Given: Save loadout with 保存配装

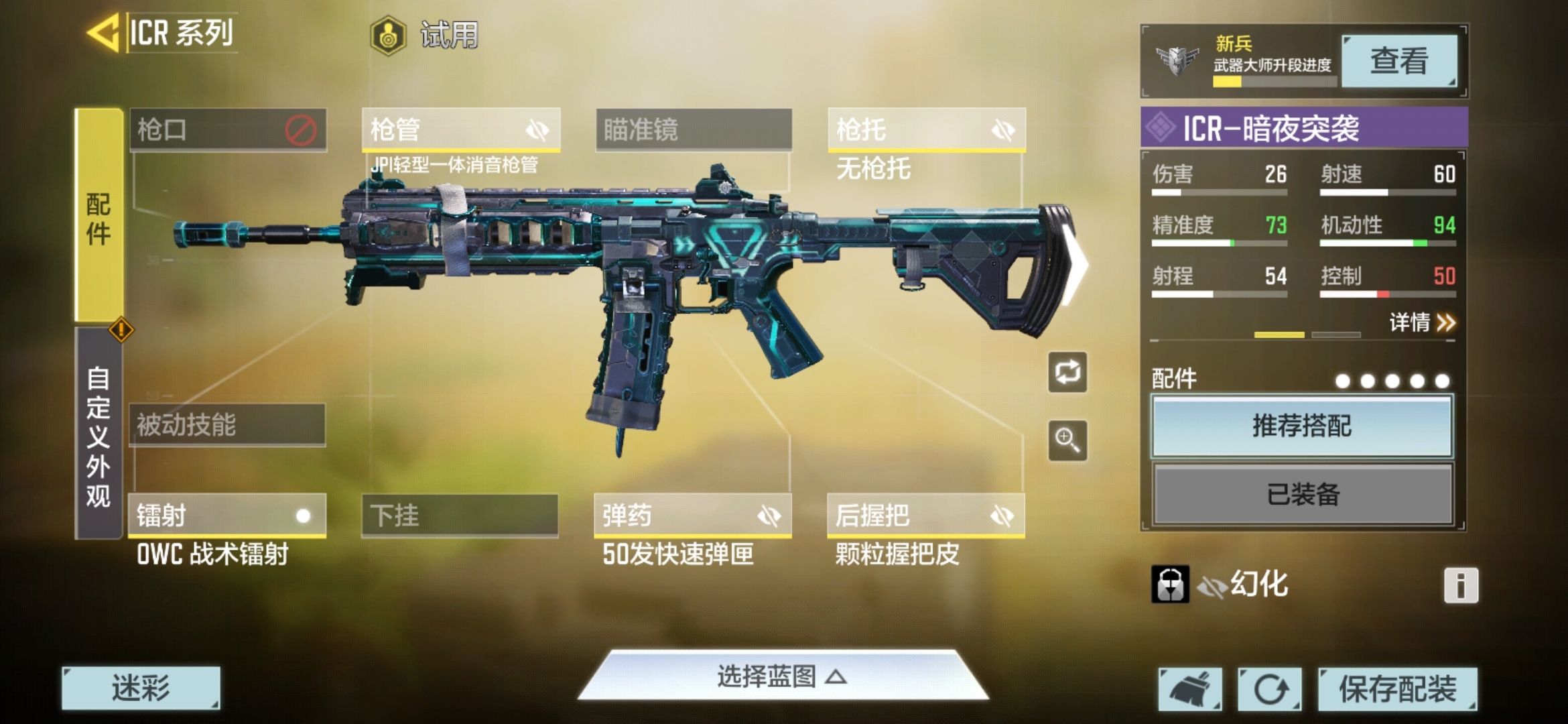Looking at the screenshot, I should 1397,688.
